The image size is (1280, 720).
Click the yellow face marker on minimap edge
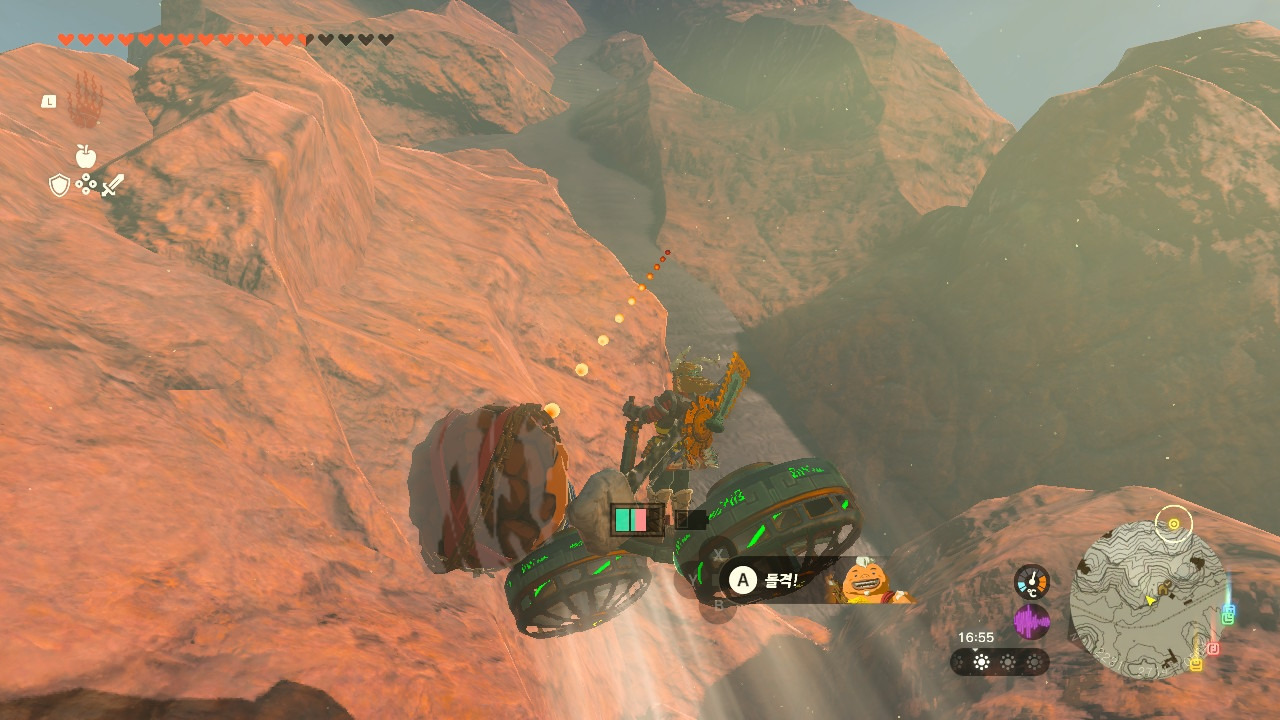point(1195,663)
